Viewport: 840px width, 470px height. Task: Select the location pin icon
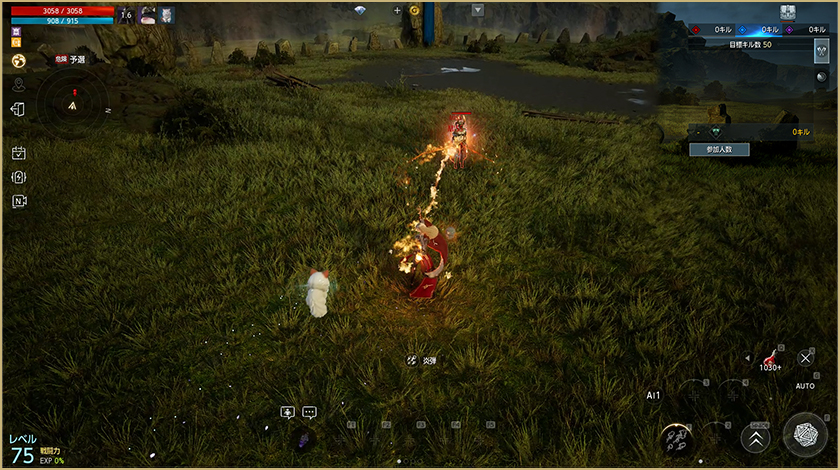pos(18,85)
